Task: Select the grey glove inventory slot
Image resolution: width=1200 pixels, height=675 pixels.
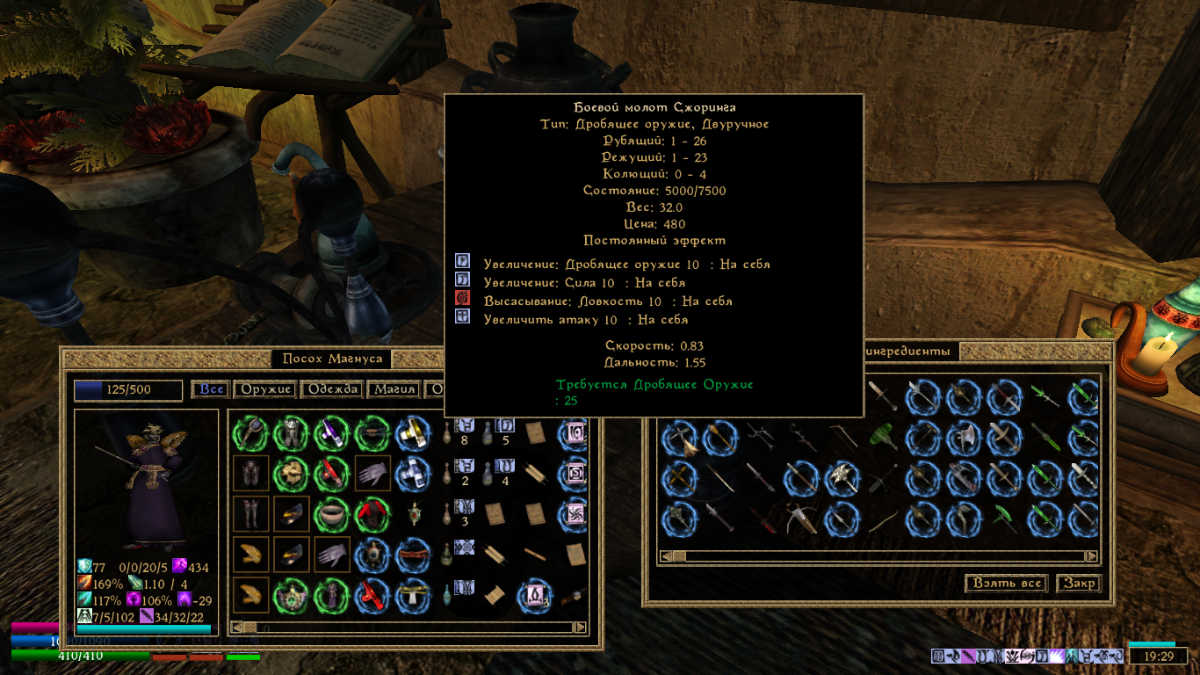Action: pos(373,474)
